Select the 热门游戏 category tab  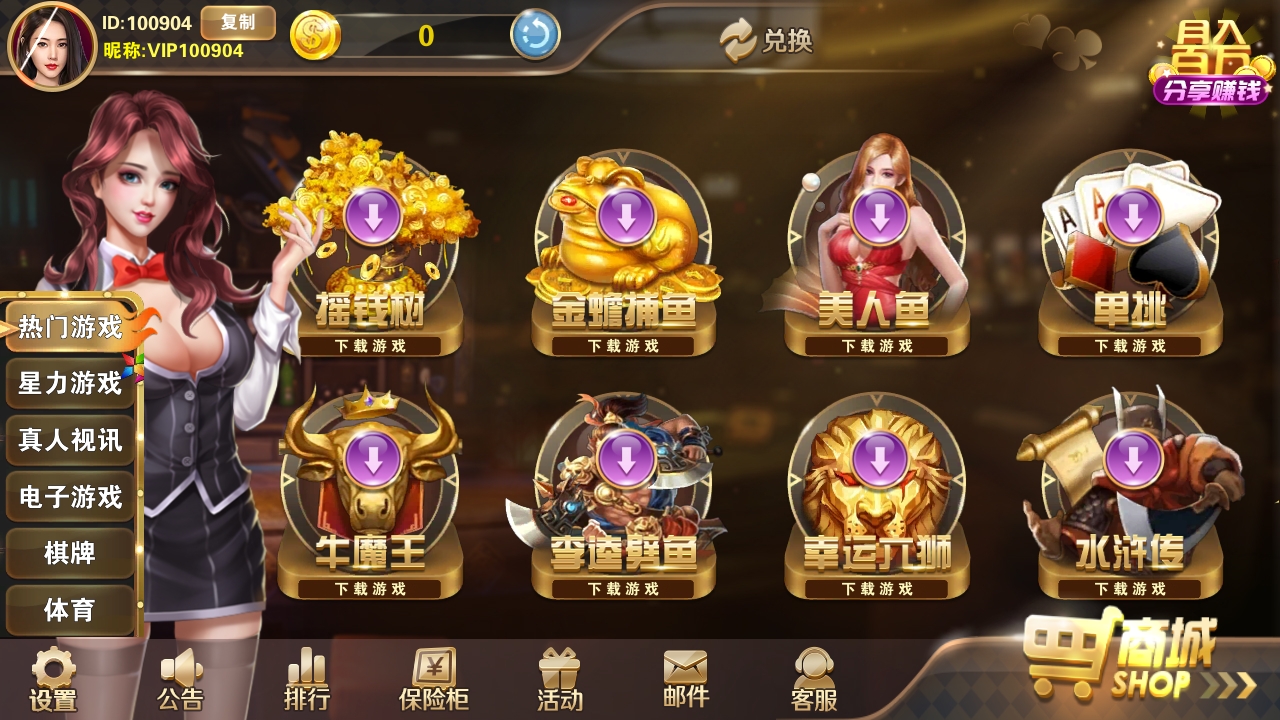pyautogui.click(x=70, y=327)
